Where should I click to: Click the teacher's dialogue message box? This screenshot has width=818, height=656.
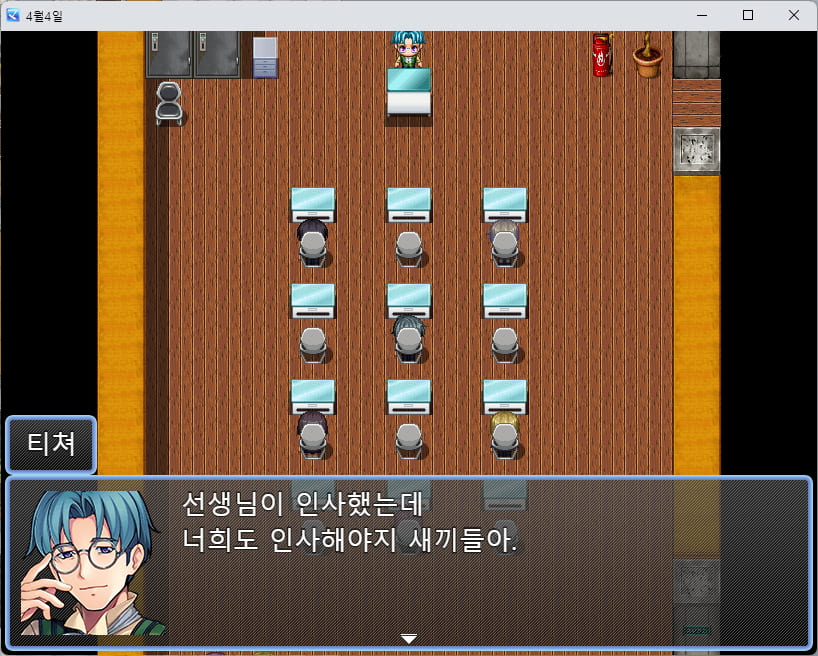pyautogui.click(x=480, y=561)
